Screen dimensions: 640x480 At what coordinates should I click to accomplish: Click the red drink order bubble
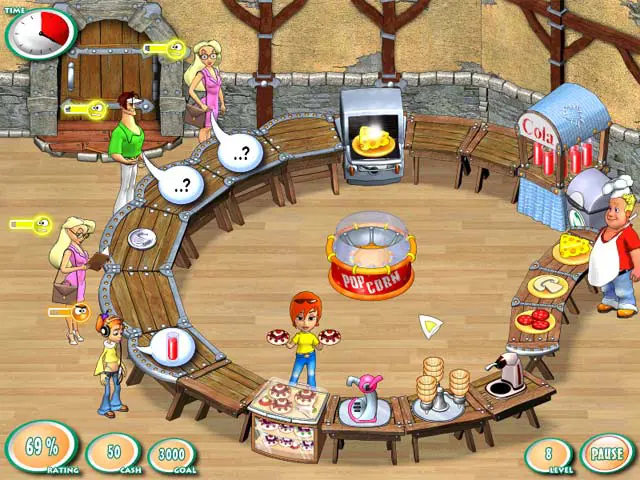(x=172, y=347)
